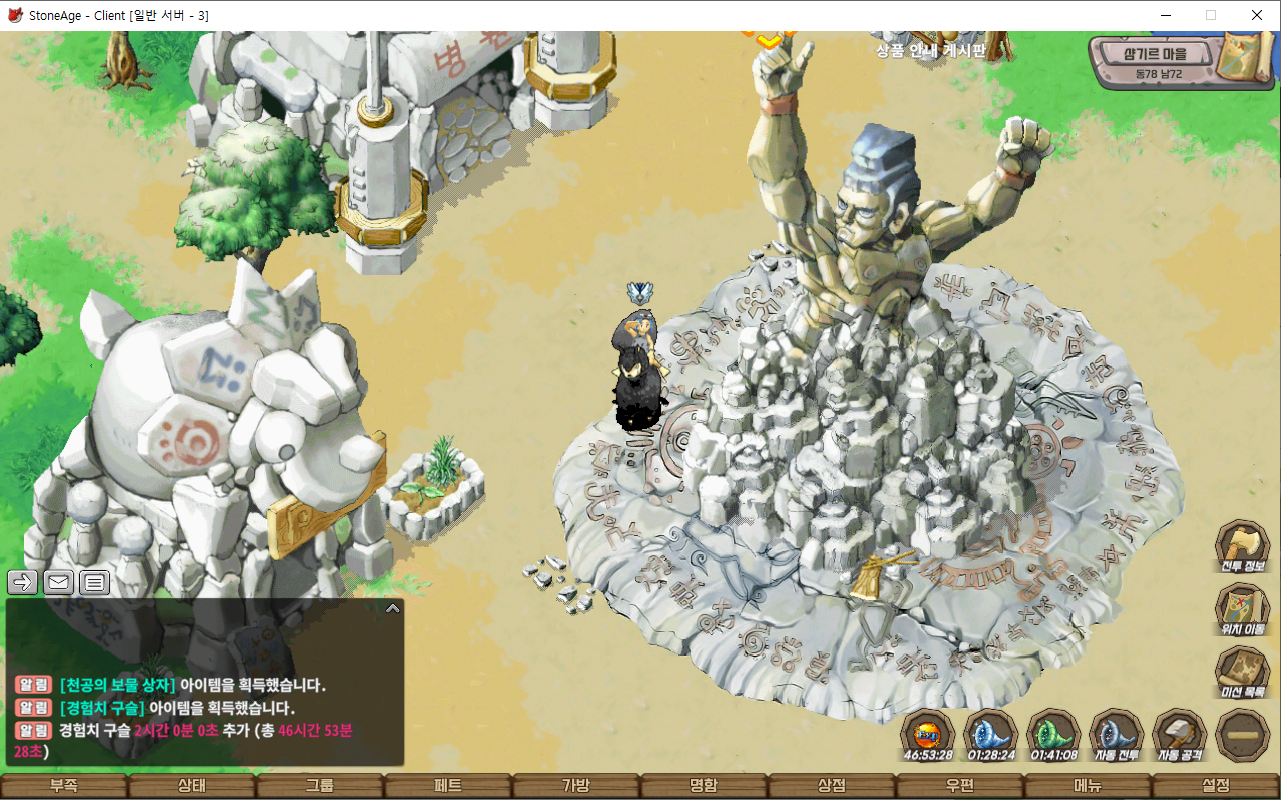Click the 위치 이동 map icon
This screenshot has height=800, width=1281.
[x=1242, y=609]
